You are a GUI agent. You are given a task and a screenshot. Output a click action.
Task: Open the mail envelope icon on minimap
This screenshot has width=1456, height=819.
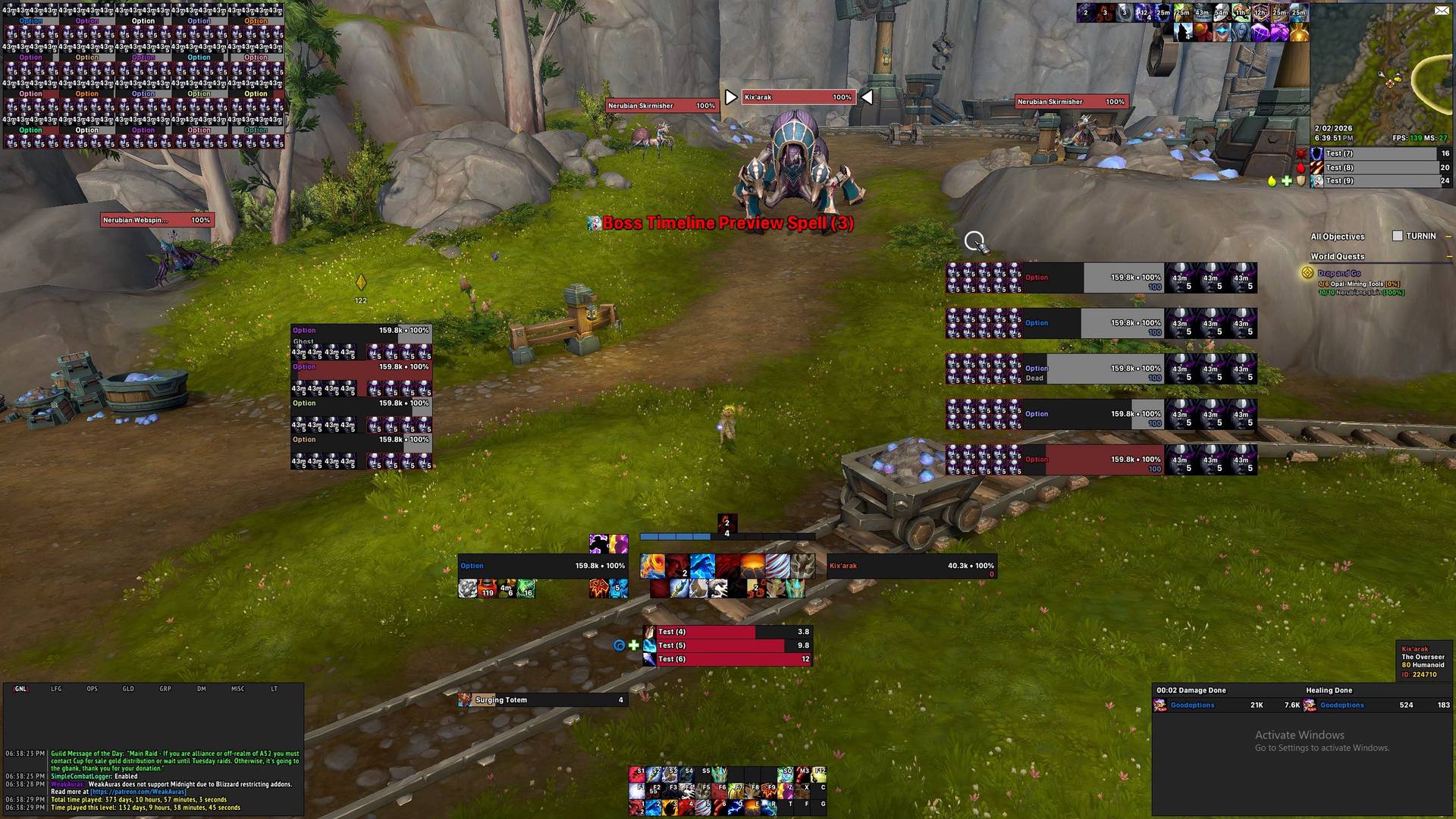click(1441, 10)
